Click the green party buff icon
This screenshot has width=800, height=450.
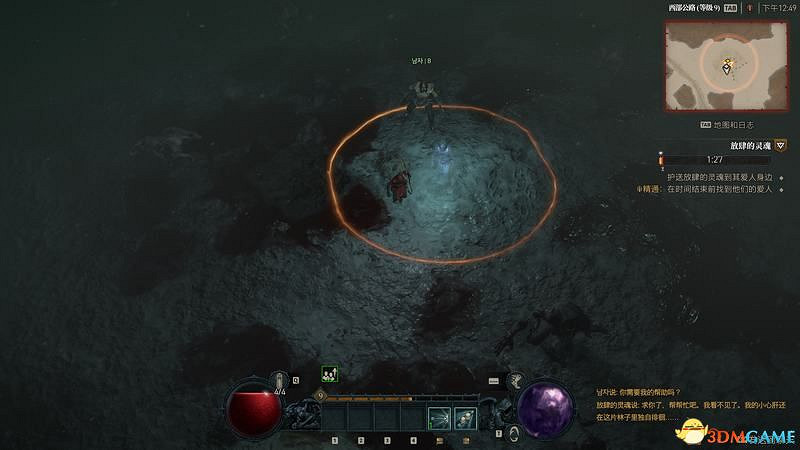(328, 373)
